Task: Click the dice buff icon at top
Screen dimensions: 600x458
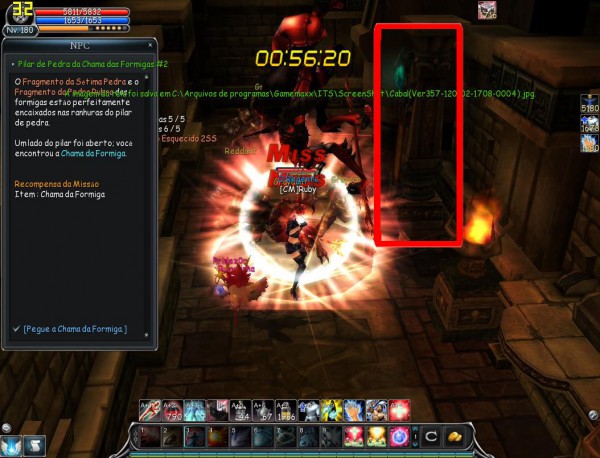Action: click(x=487, y=11)
